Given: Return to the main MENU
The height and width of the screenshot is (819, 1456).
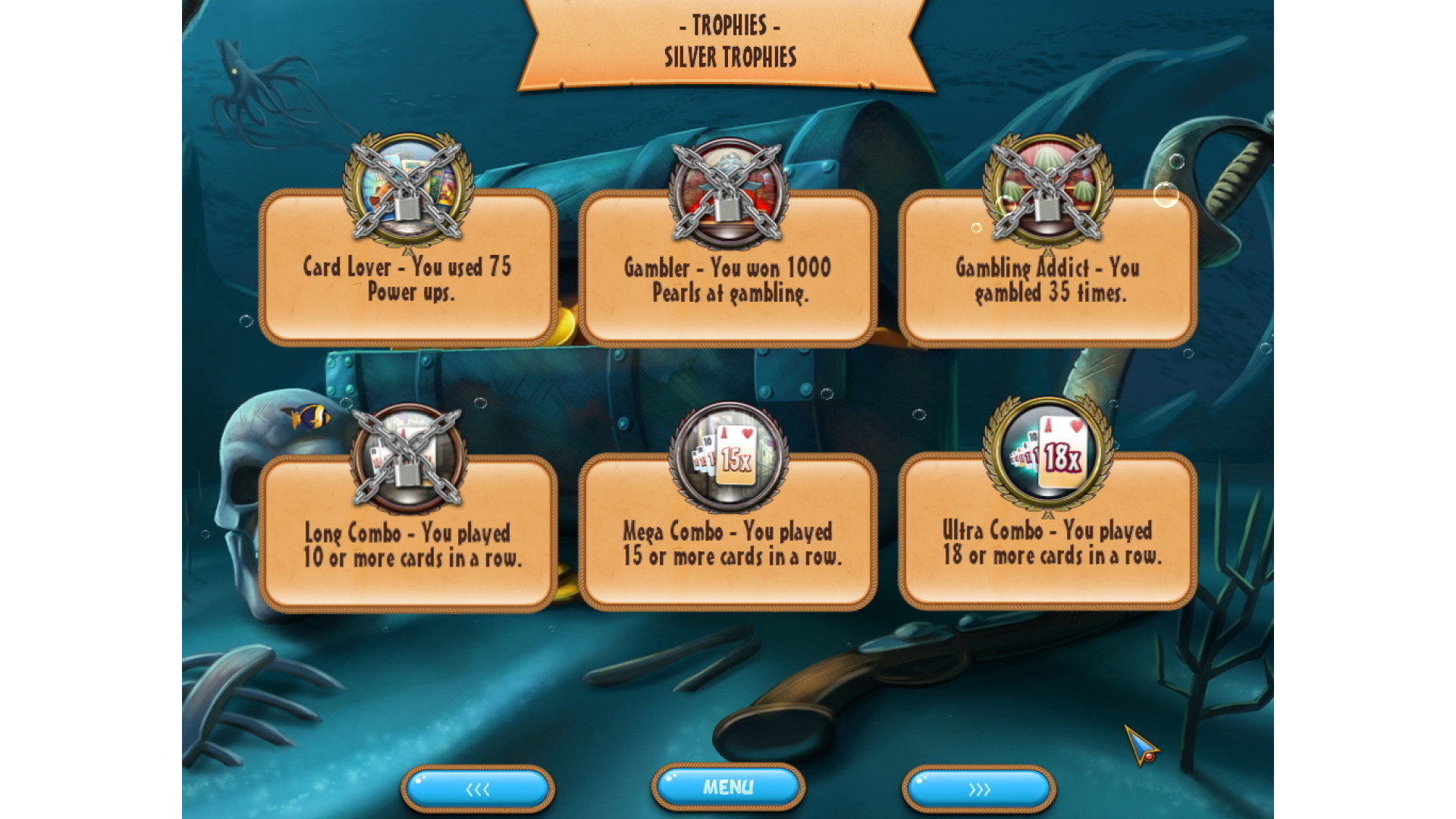Looking at the screenshot, I should coord(728,788).
